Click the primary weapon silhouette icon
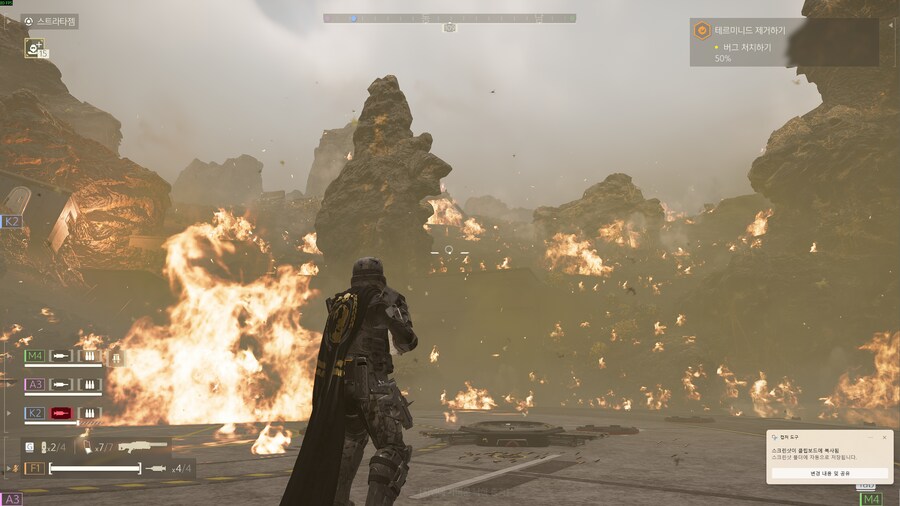The width and height of the screenshot is (900, 506). tap(142, 445)
